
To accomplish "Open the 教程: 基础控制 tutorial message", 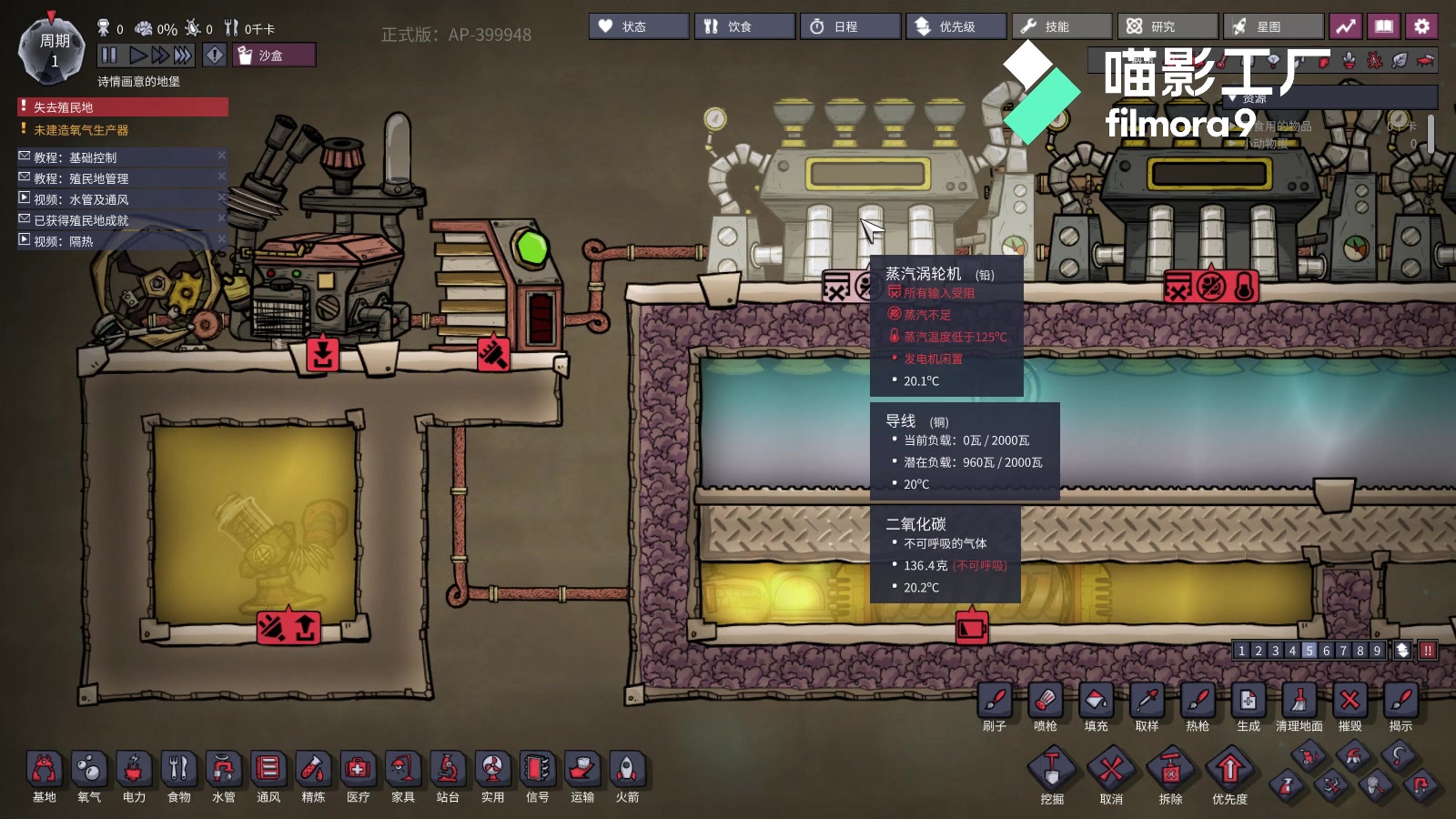I will click(x=118, y=157).
